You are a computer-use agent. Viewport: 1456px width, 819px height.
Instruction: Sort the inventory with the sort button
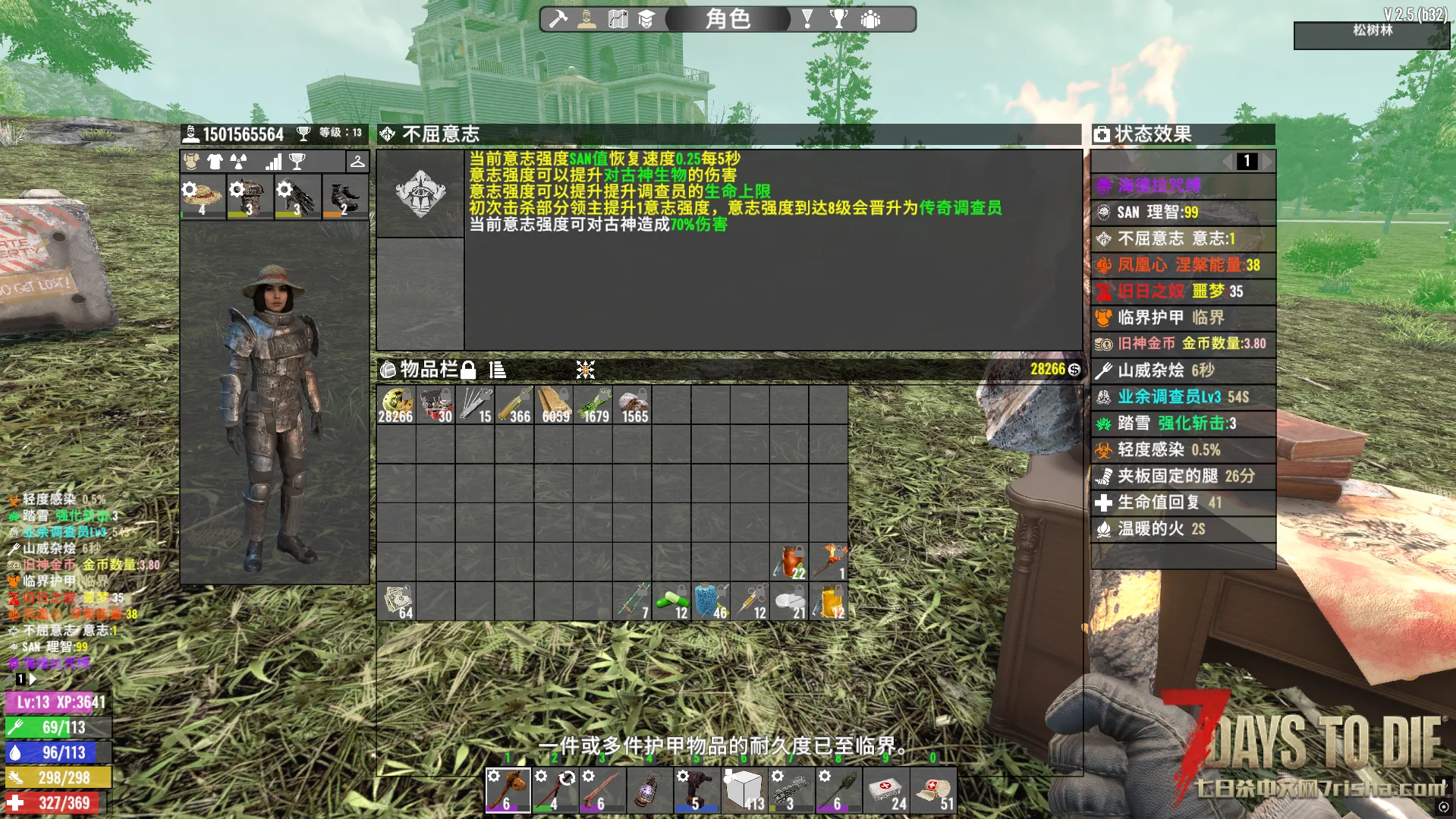tap(498, 370)
